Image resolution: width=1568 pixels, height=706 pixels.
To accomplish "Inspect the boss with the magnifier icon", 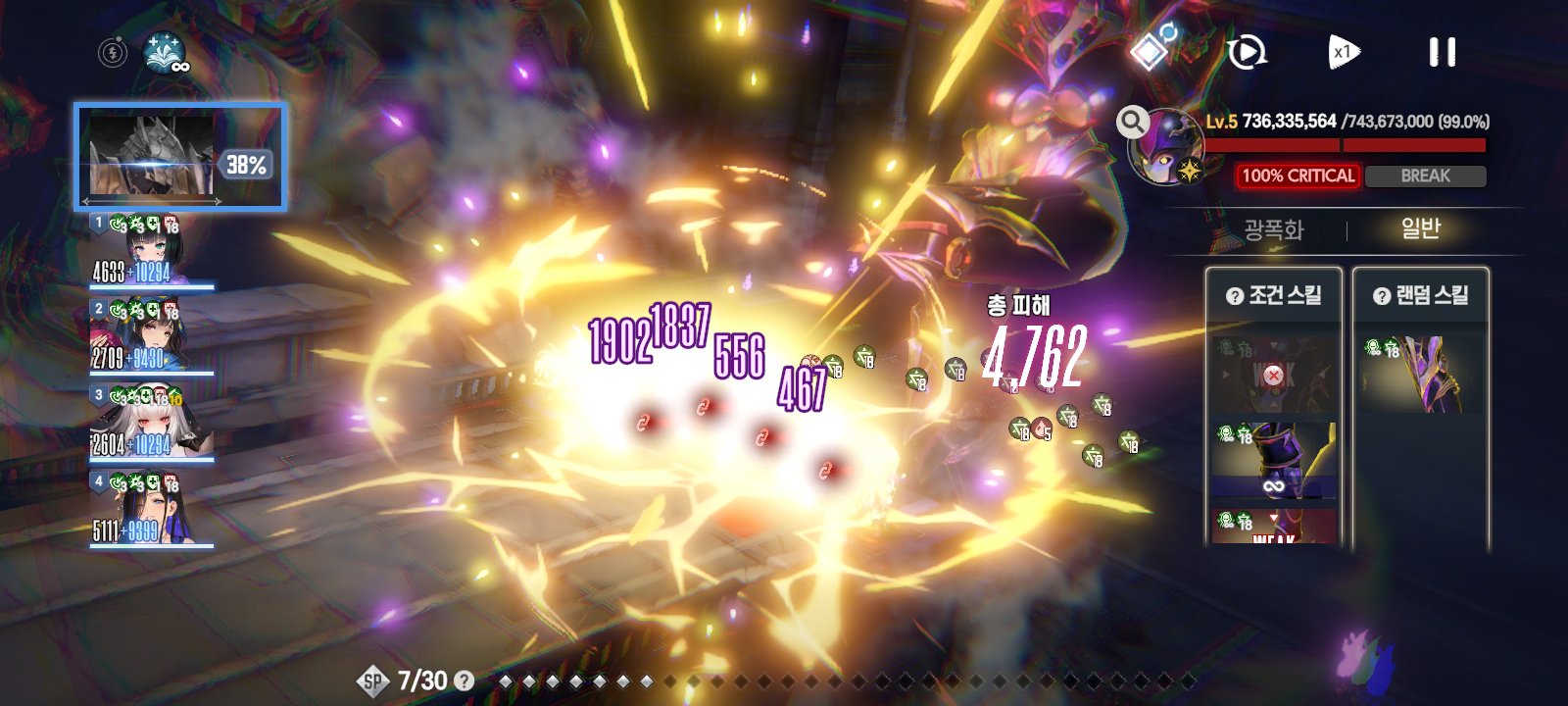I will coord(1133,122).
